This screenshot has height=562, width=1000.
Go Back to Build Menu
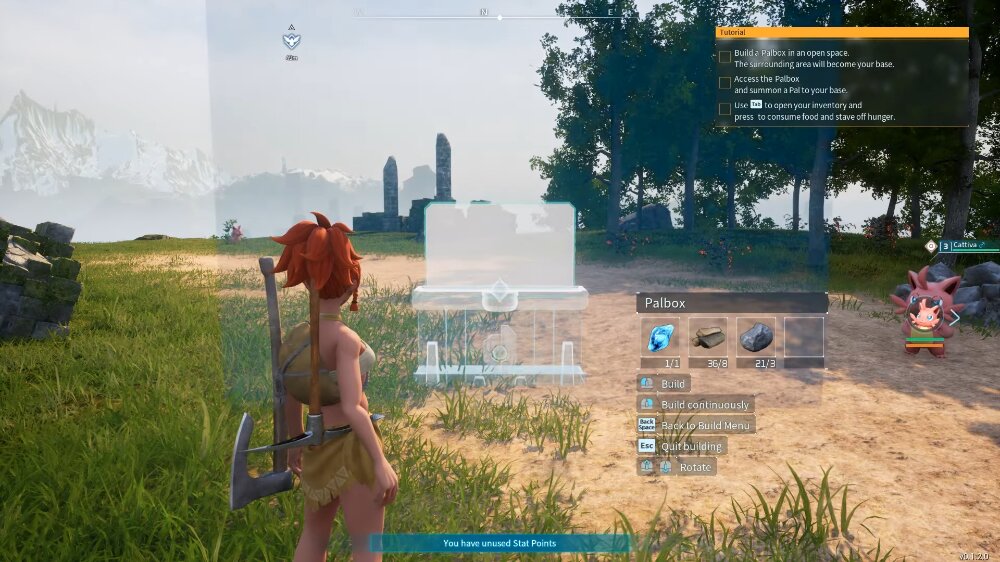706,425
